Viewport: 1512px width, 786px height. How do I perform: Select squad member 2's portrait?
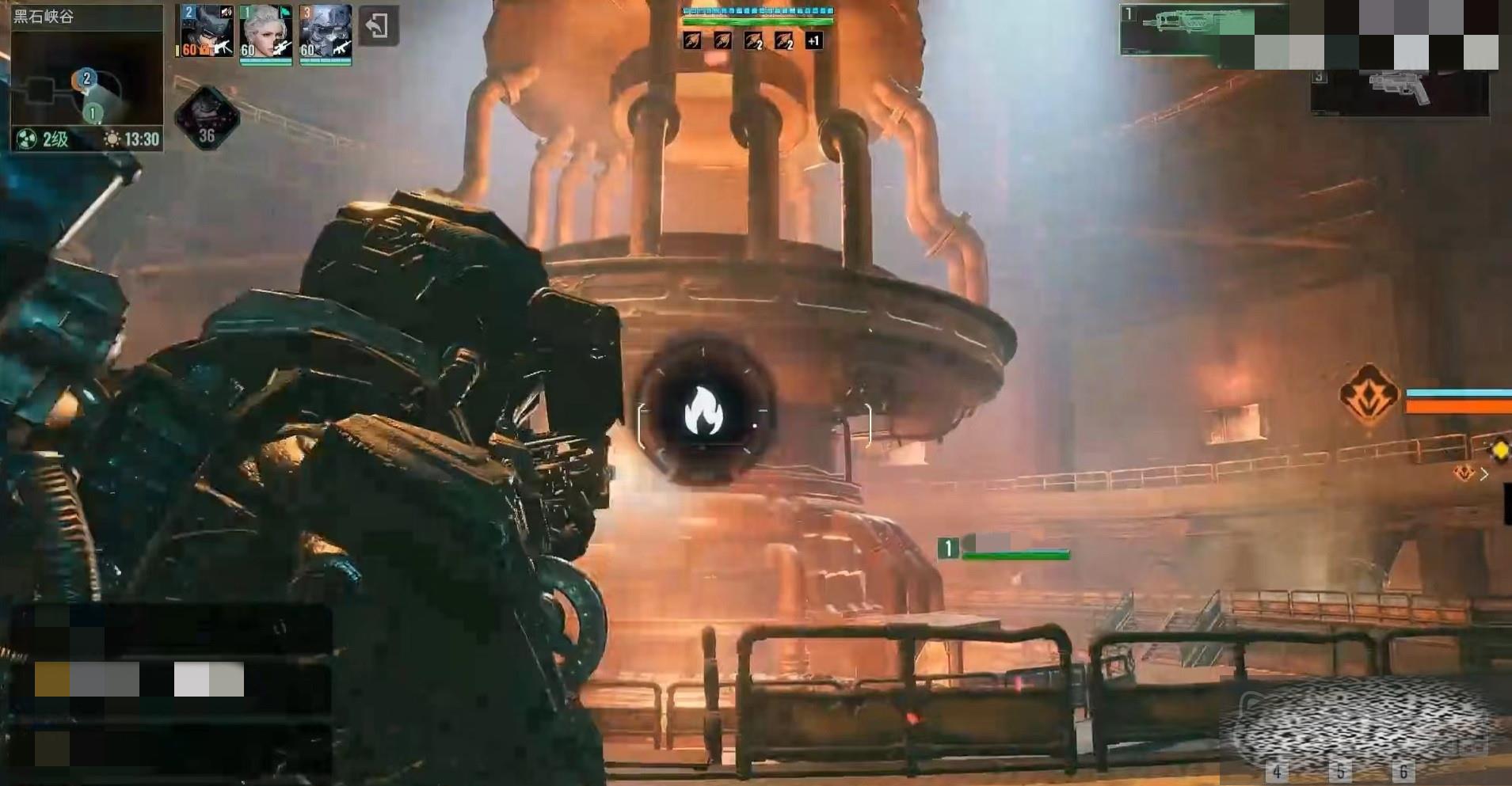[206, 32]
